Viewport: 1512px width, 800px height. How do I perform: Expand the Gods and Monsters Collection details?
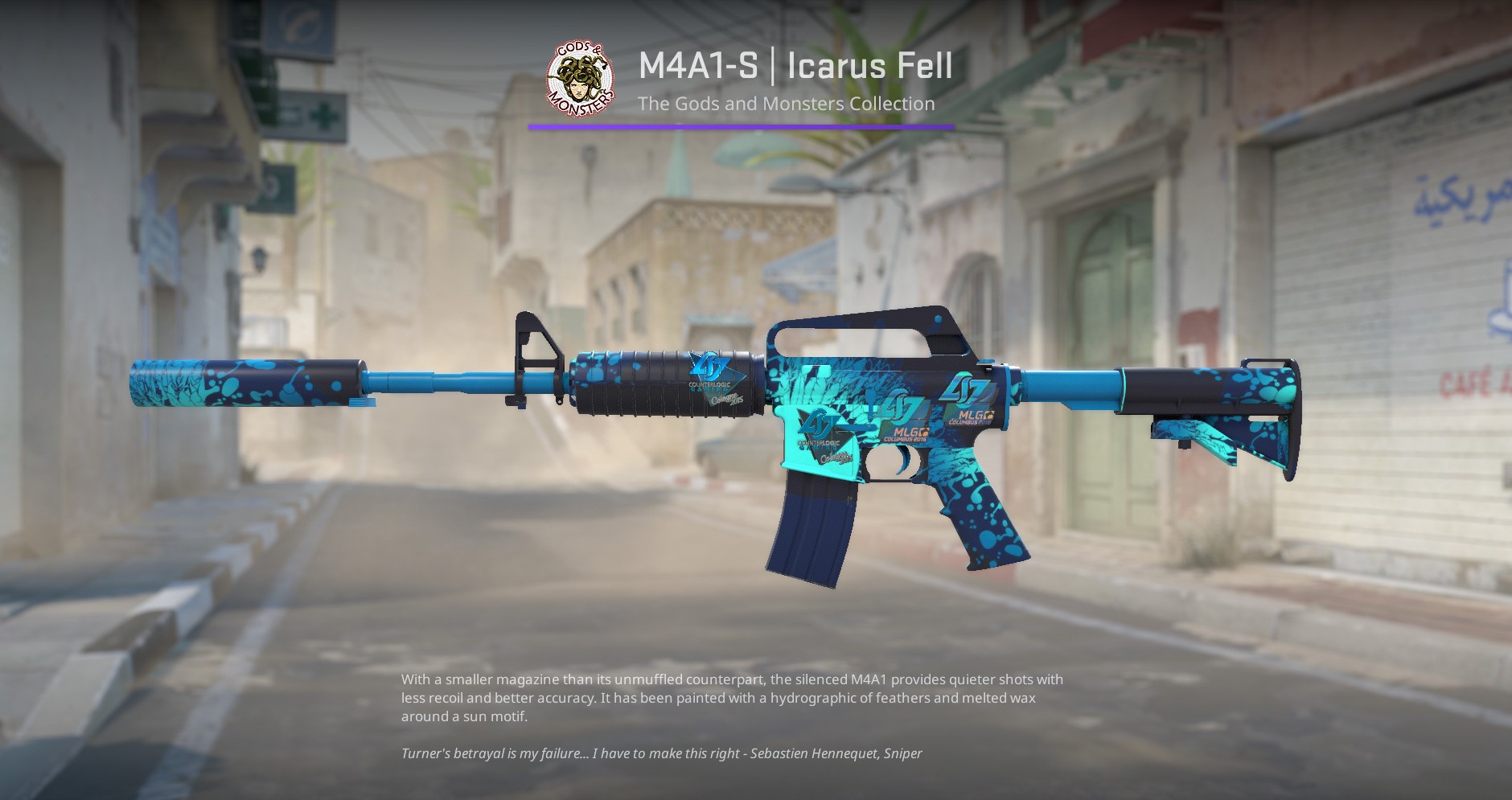coord(786,104)
